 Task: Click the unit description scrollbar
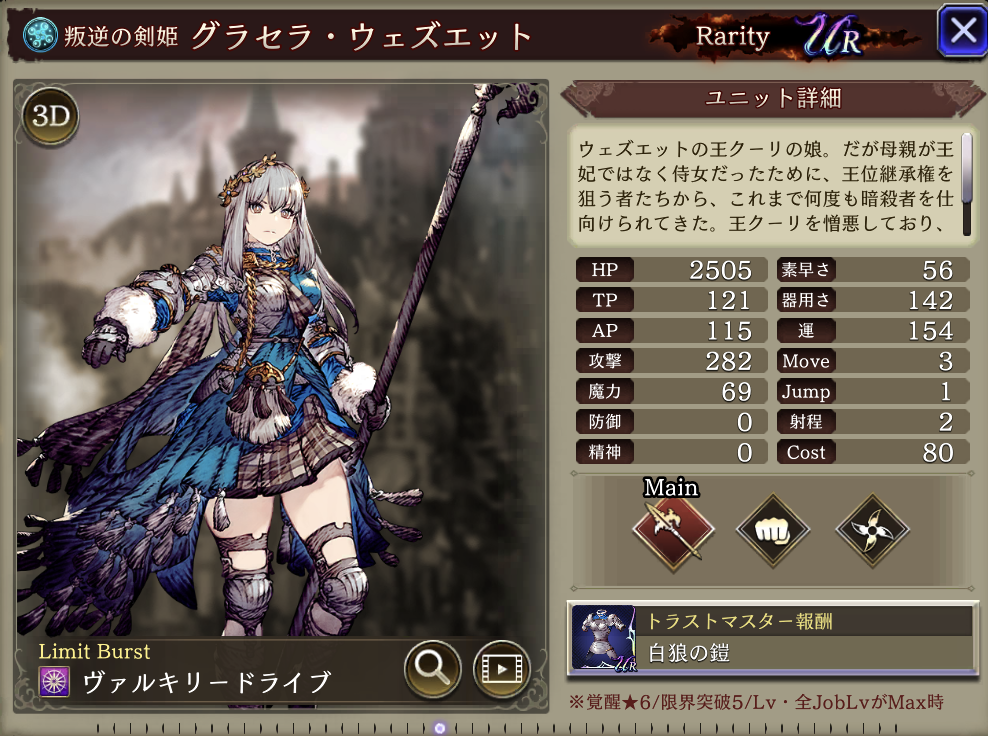(967, 183)
